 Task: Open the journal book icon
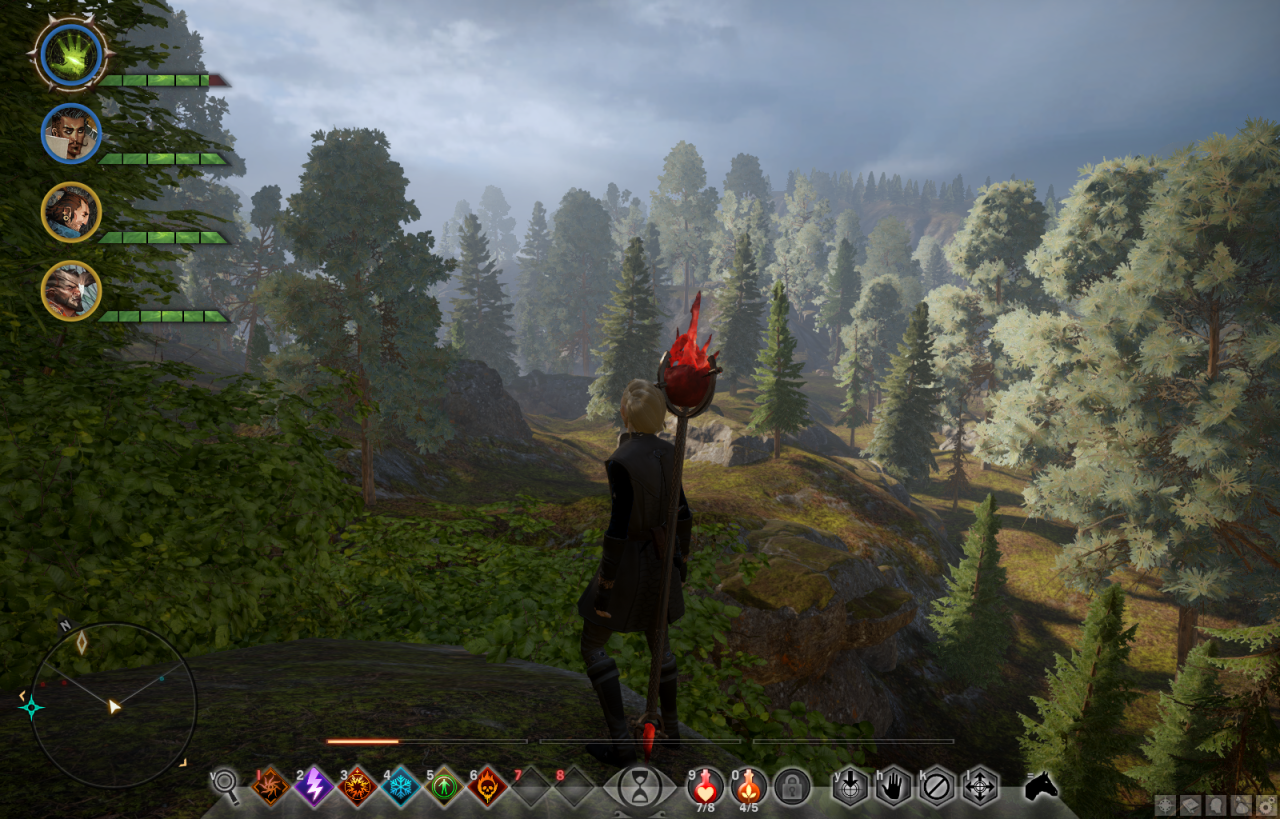click(x=1189, y=805)
